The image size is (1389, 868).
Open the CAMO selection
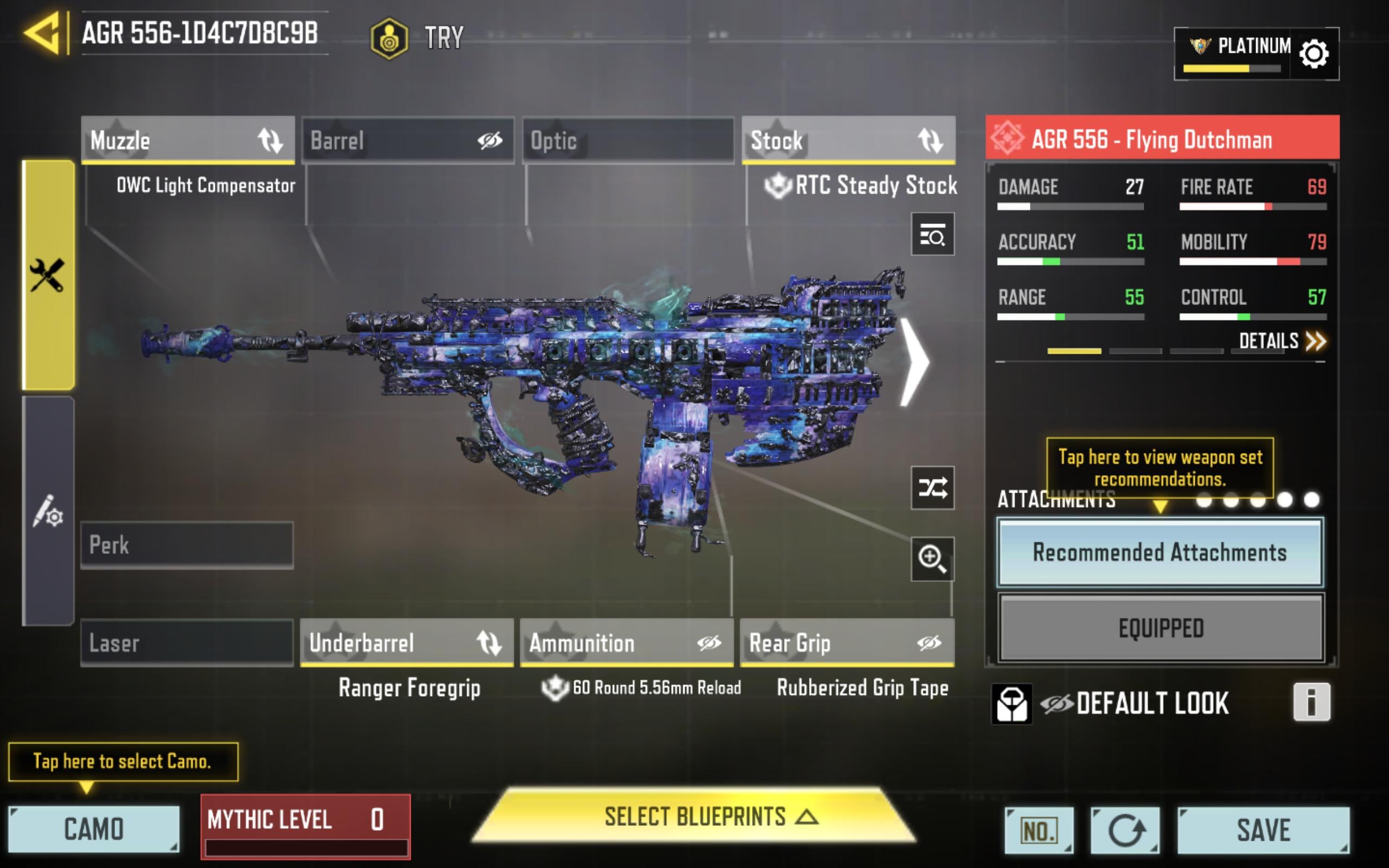click(x=93, y=829)
